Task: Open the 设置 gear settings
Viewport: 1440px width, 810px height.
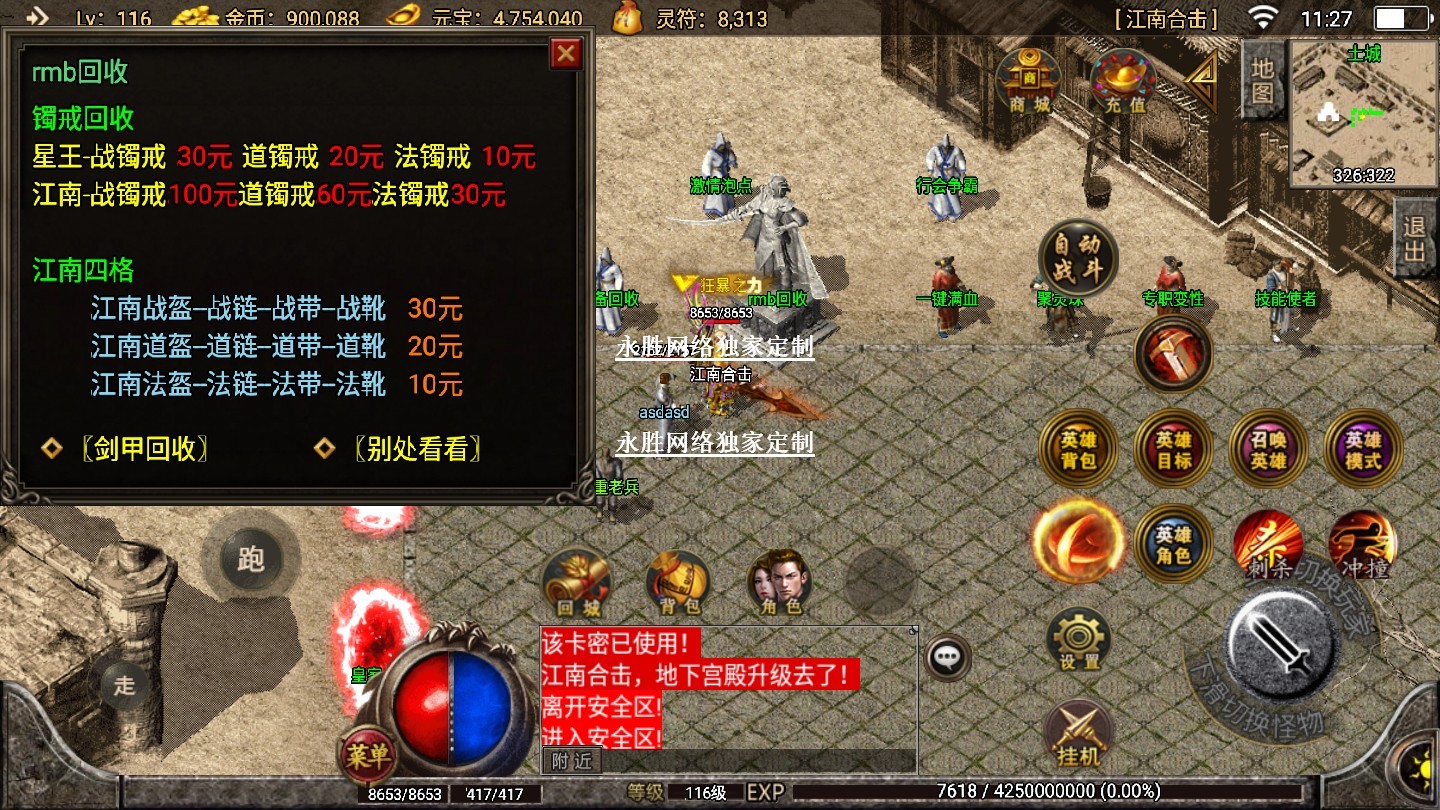Action: (1079, 638)
